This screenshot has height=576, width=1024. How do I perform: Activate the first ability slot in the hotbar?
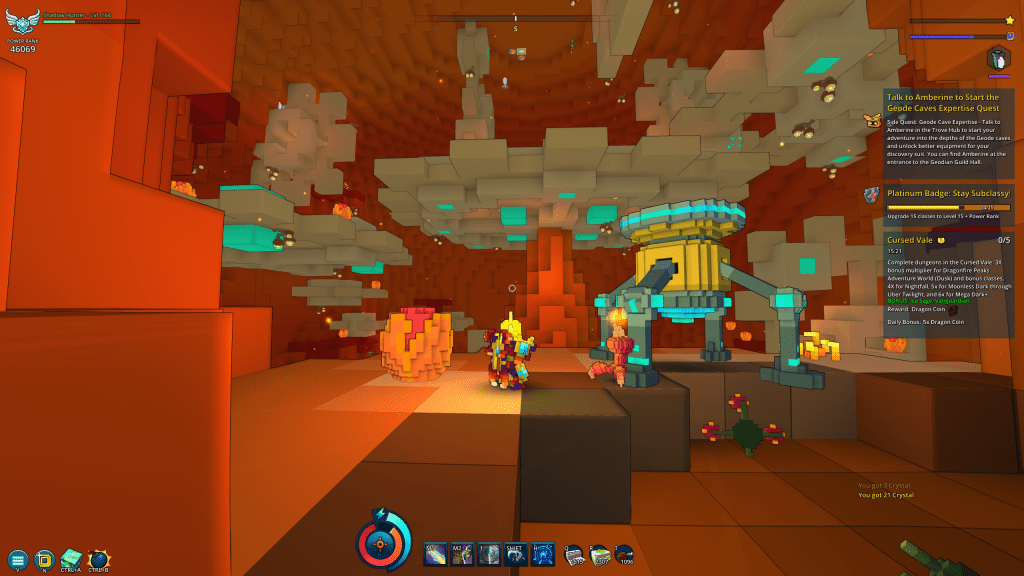(x=436, y=555)
